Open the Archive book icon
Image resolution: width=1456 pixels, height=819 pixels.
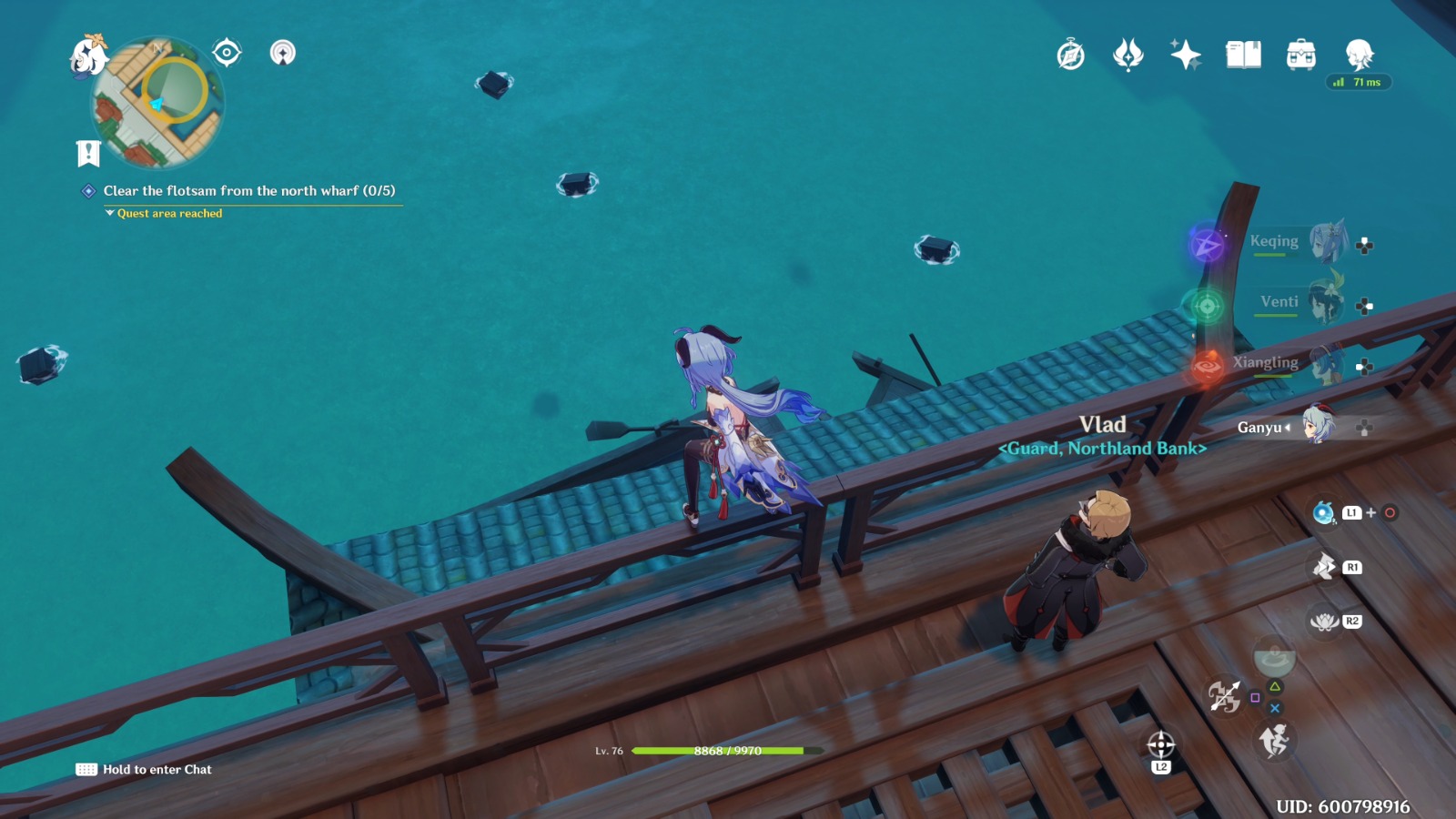(x=1243, y=55)
